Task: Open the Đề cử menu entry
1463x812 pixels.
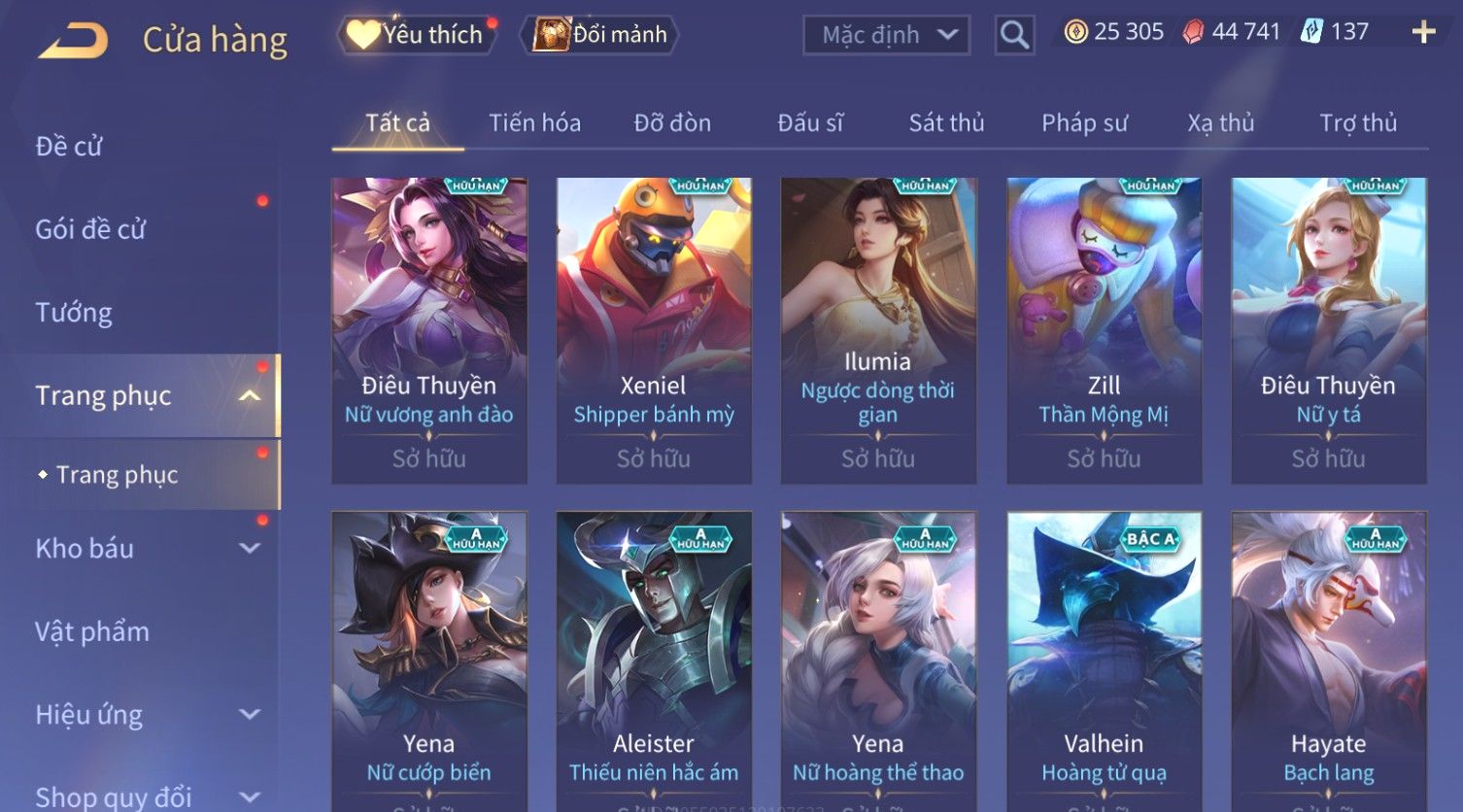Action: (x=69, y=147)
